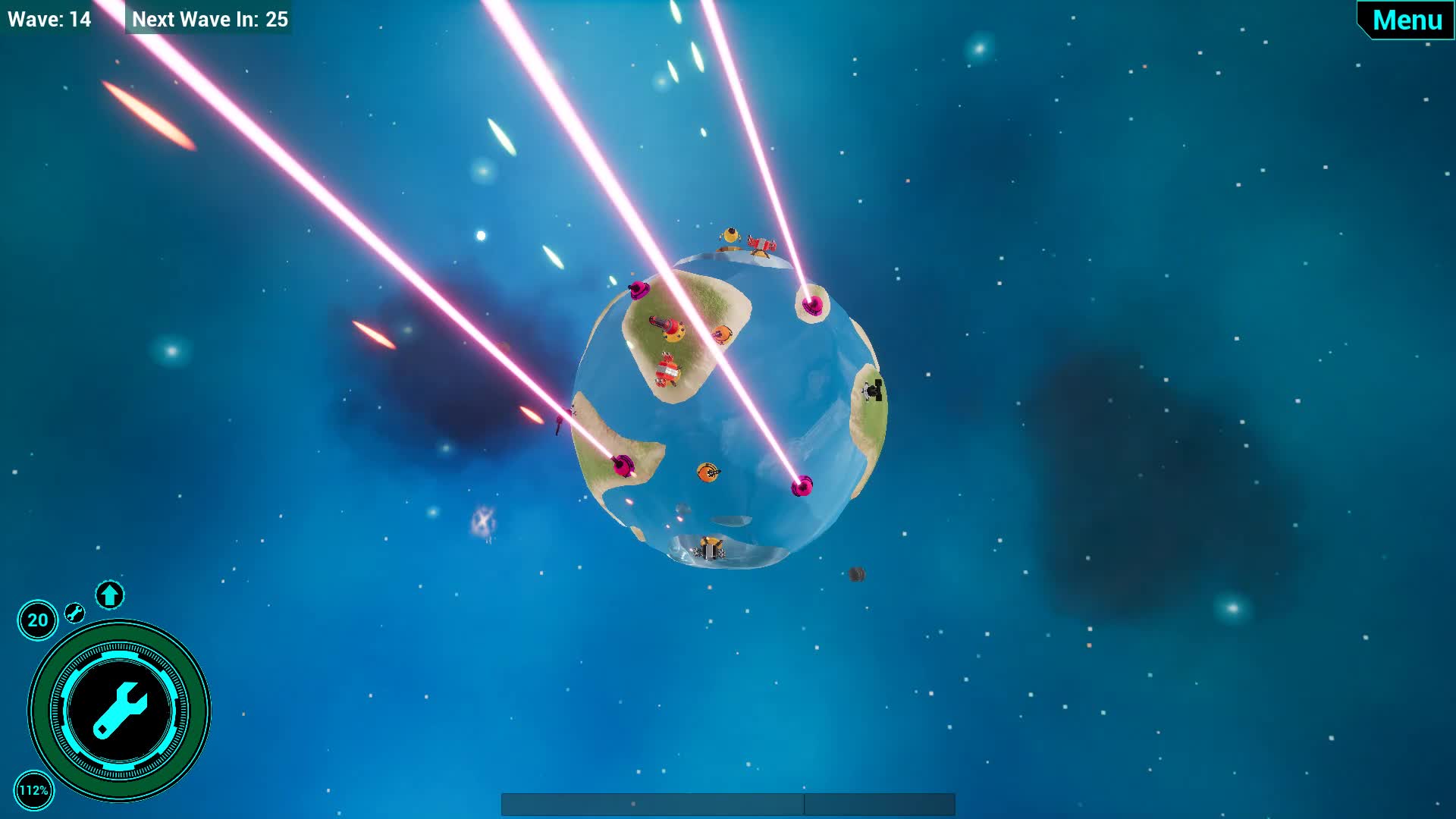1456x819 pixels.
Task: Click the 112% indicator badge
Action: [x=36, y=789]
